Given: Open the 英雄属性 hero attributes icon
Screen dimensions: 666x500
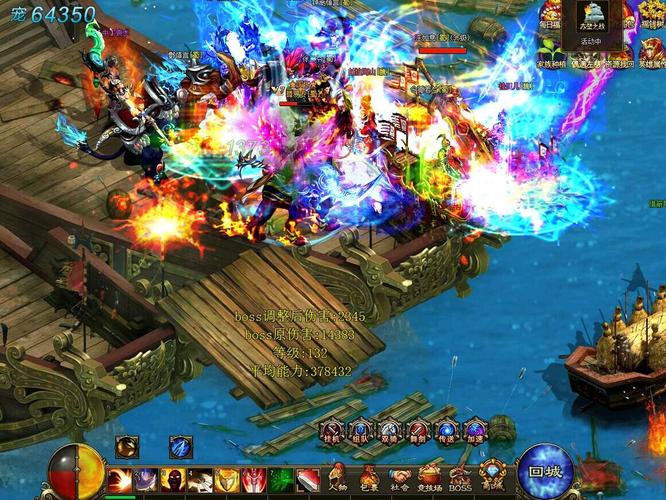Looking at the screenshot, I should [x=652, y=52].
